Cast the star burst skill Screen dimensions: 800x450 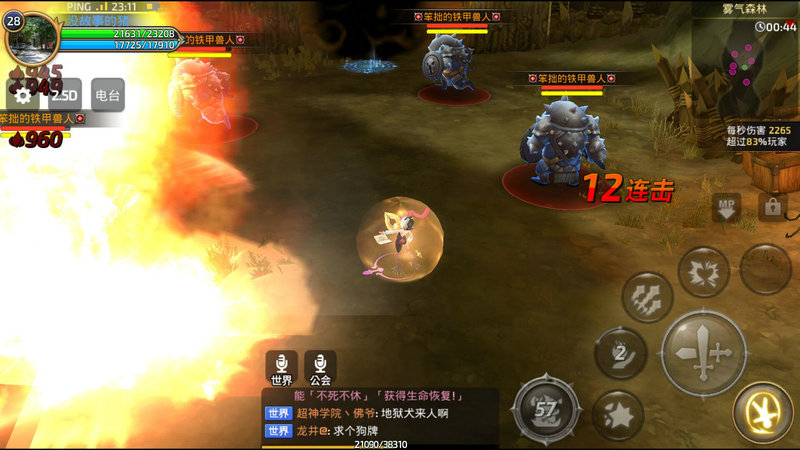click(617, 414)
